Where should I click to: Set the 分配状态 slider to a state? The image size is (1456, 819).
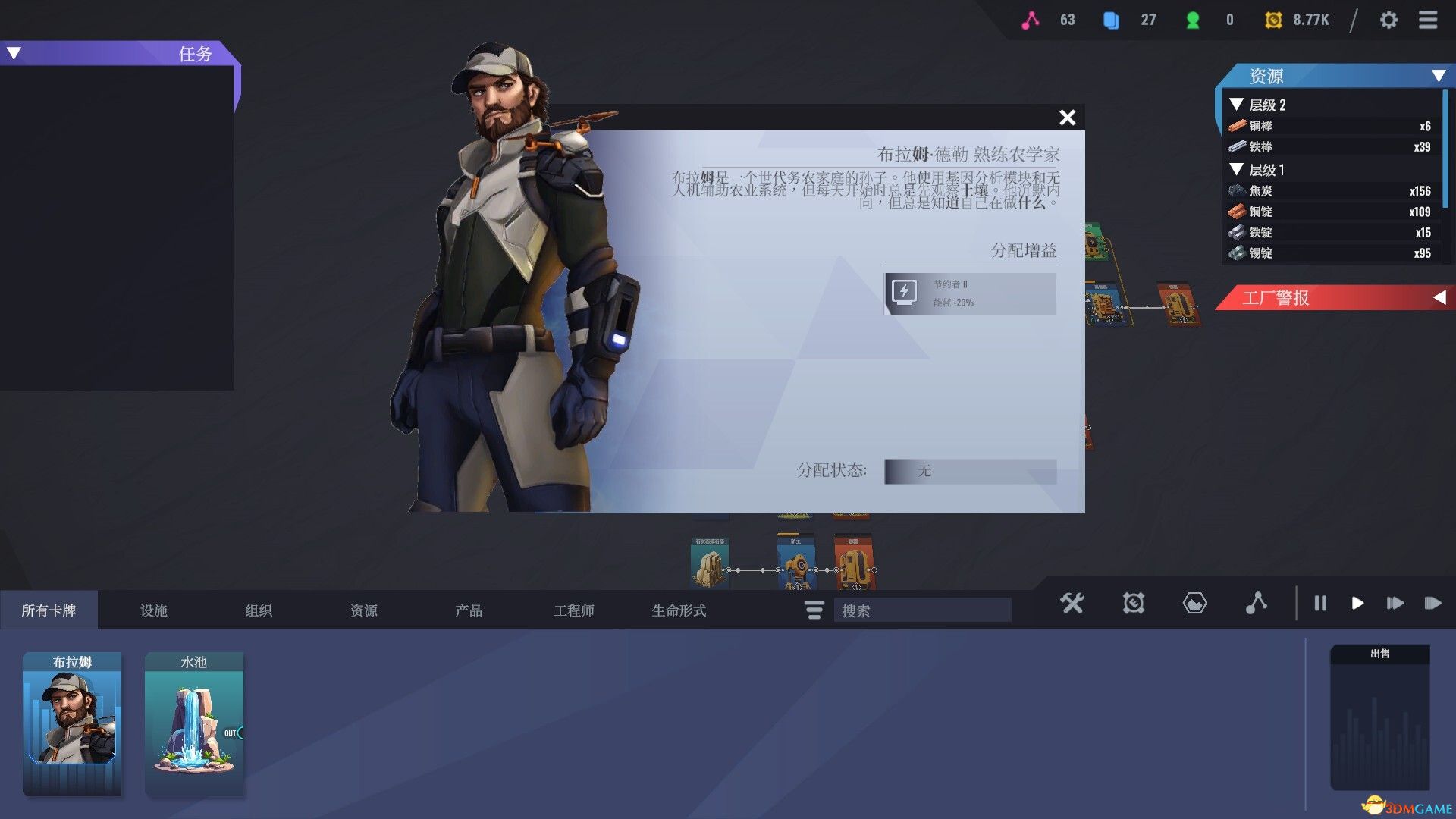971,472
